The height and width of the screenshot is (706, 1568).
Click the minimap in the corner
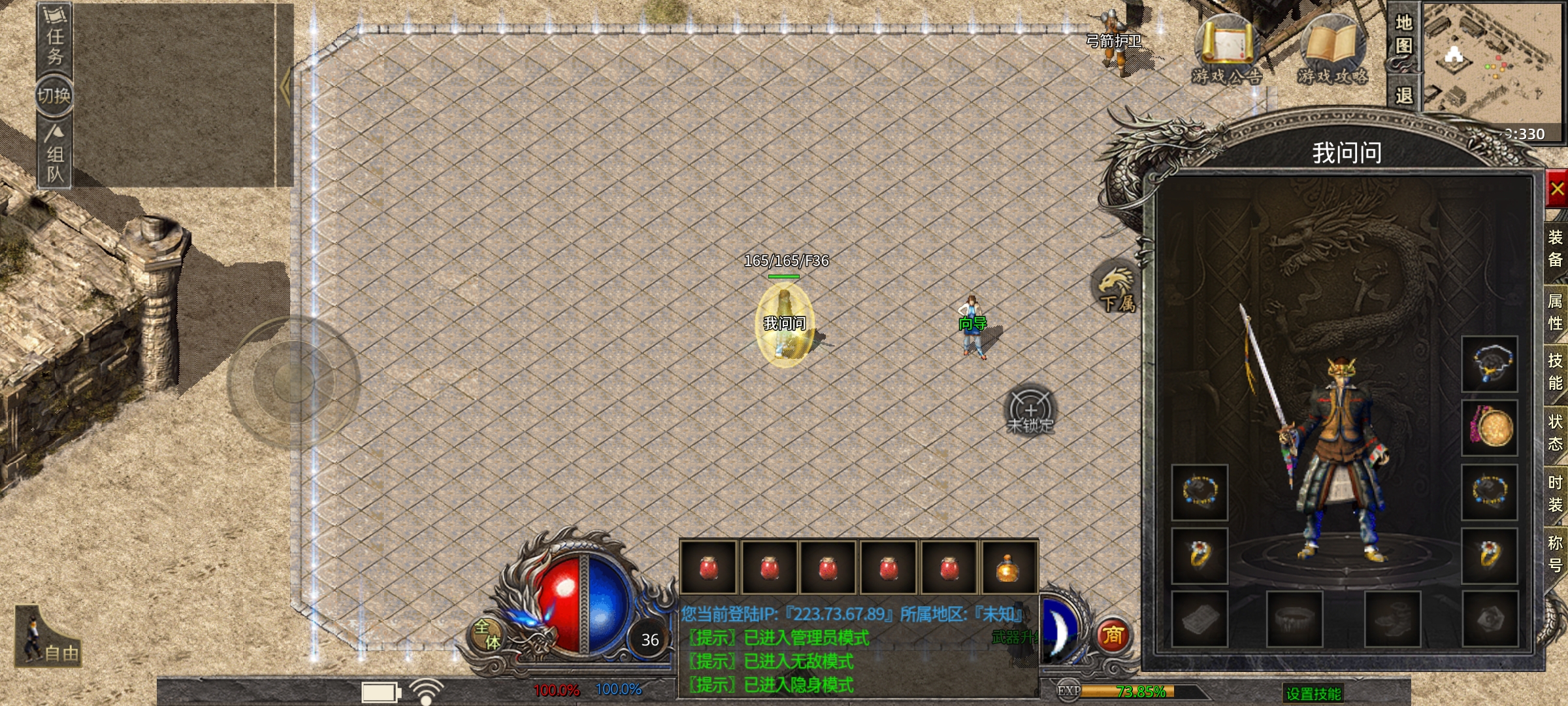1493,65
